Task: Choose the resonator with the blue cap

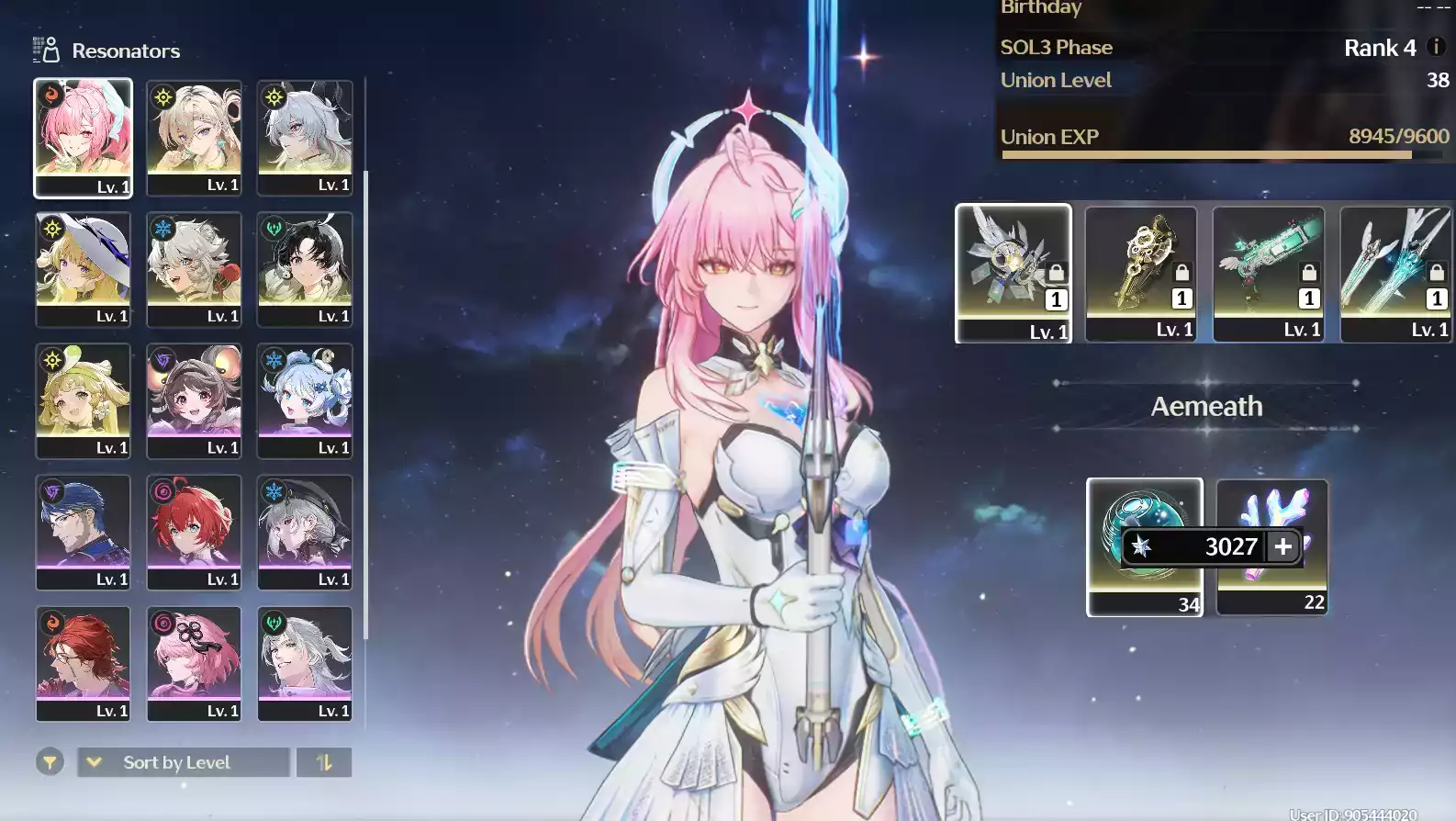Action: pos(83,532)
